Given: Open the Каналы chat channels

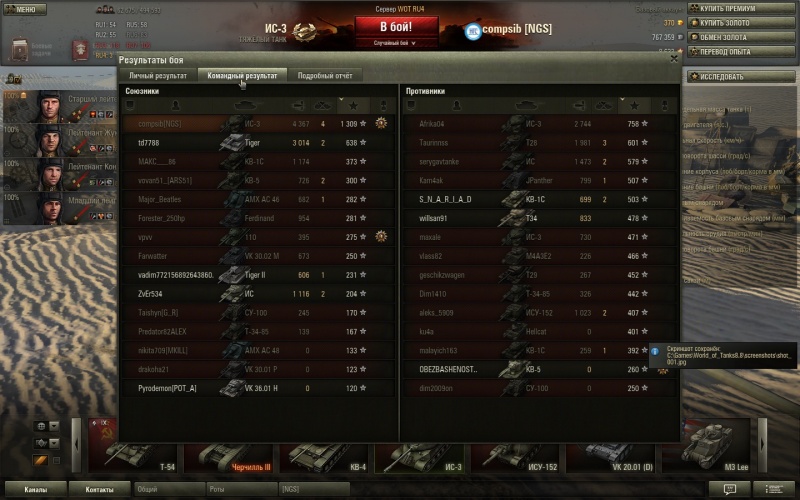Looking at the screenshot, I should point(38,490).
